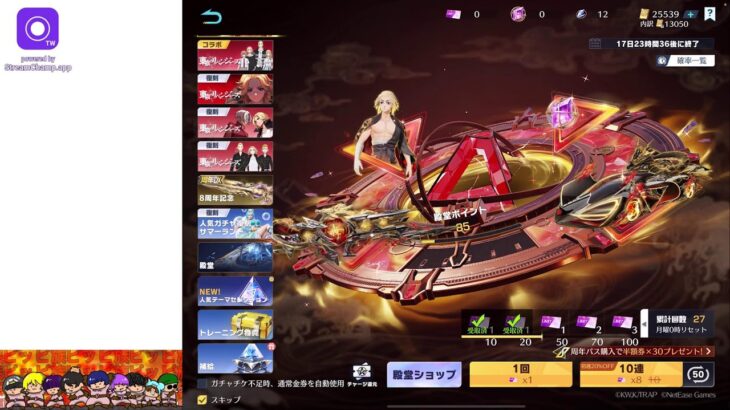Click the plus button to add currency
Image resolution: width=730 pixels, height=410 pixels.
pos(691,14)
